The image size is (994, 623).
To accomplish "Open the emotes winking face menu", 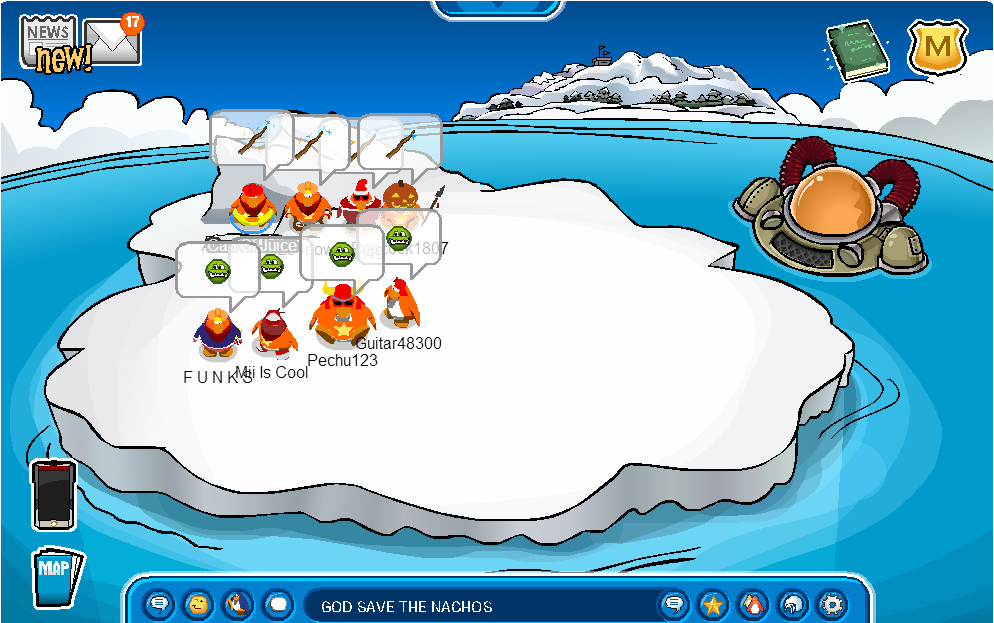I will click(x=199, y=604).
